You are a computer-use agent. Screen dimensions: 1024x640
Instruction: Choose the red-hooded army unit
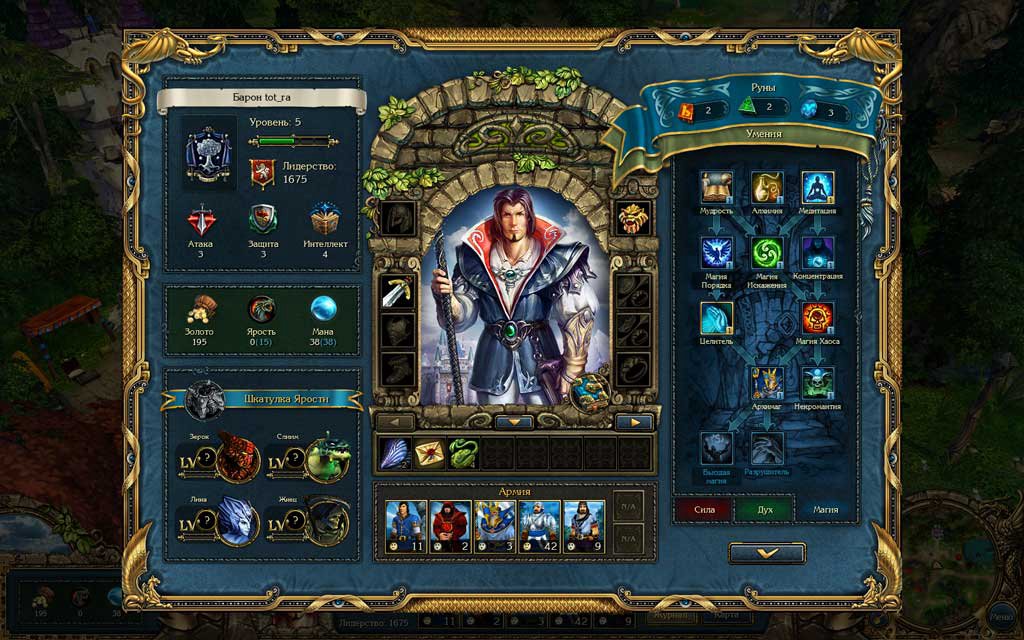click(451, 526)
